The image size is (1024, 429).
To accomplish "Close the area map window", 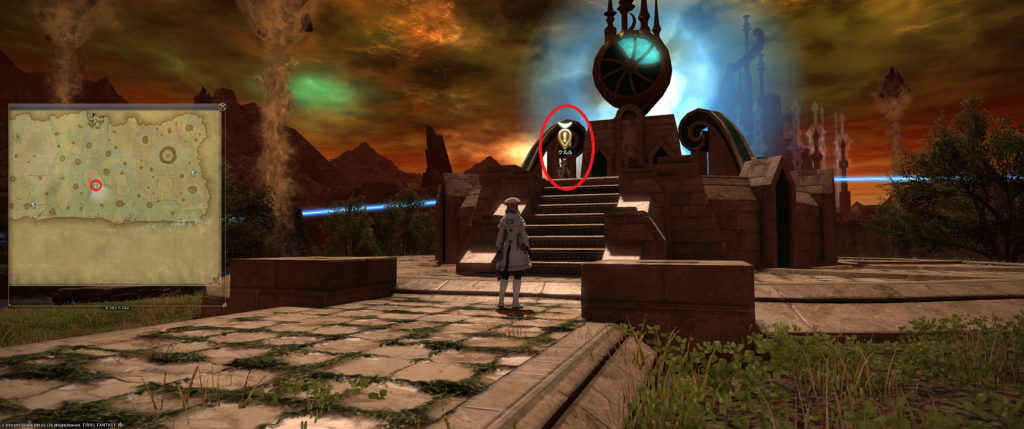I will [x=221, y=106].
